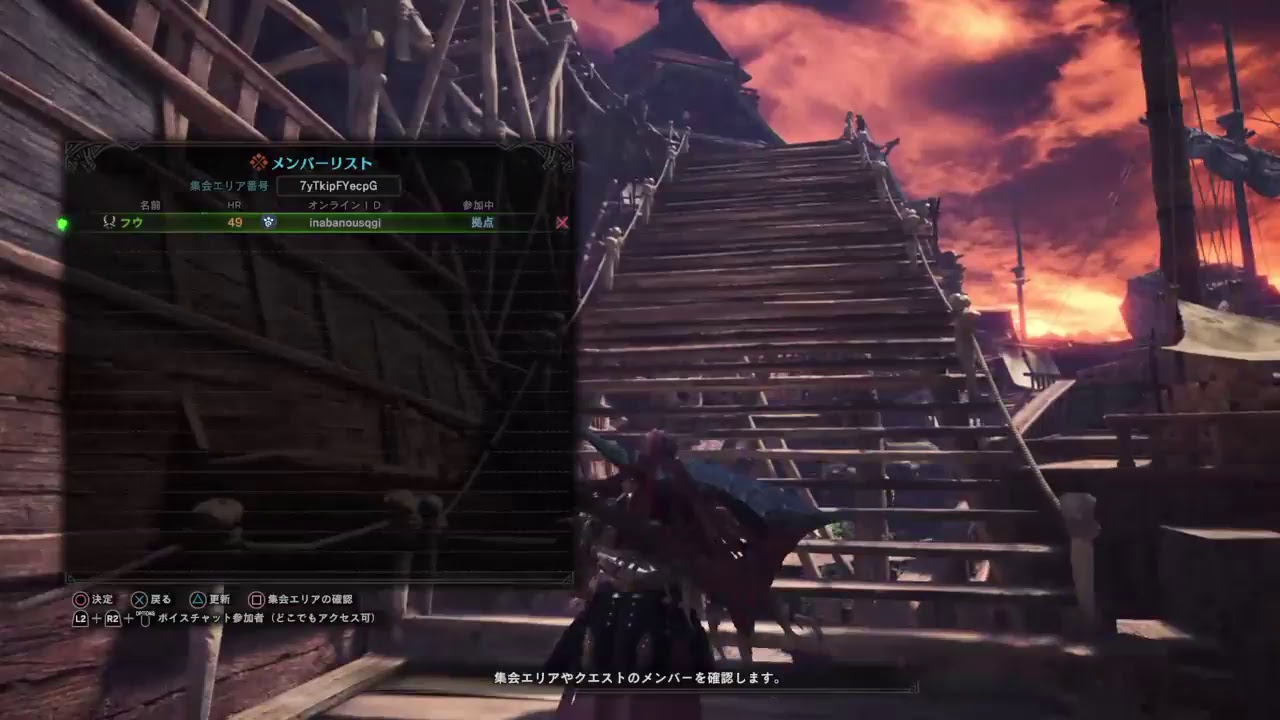Select the hunter crown icon next to フウ
The height and width of the screenshot is (720, 1280).
[109, 223]
